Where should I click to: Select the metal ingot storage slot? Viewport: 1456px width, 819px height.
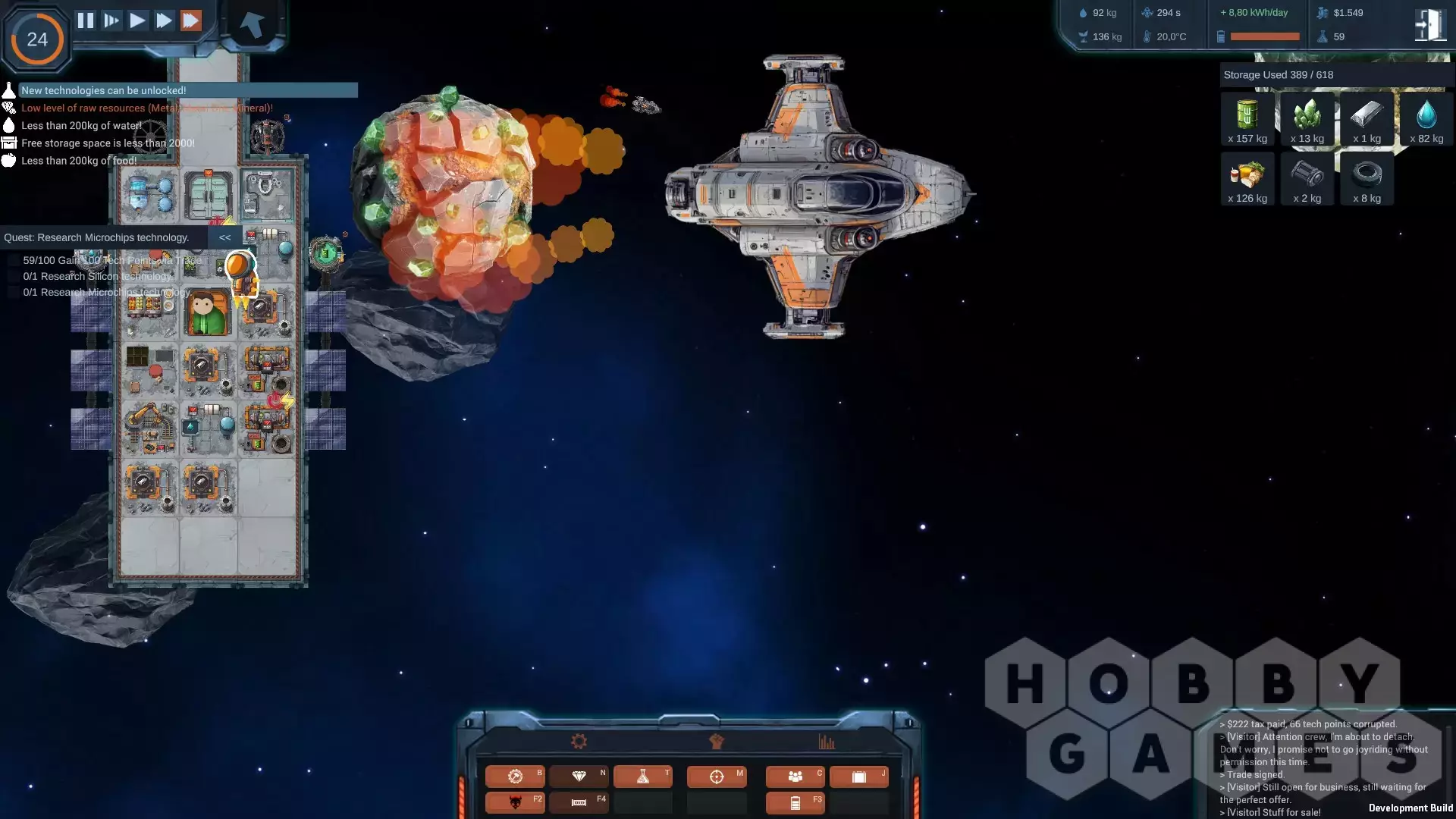[x=1367, y=119]
